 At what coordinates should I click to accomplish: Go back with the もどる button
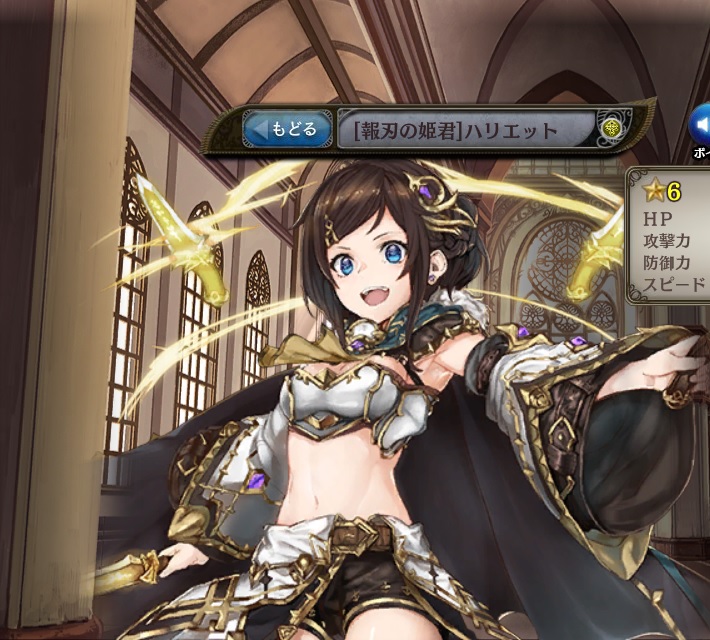(288, 129)
